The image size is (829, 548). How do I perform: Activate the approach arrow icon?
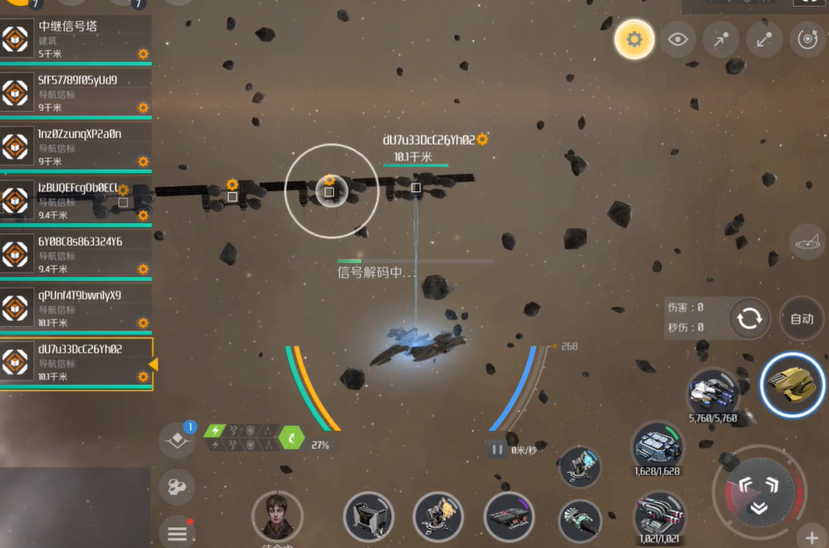tap(721, 40)
